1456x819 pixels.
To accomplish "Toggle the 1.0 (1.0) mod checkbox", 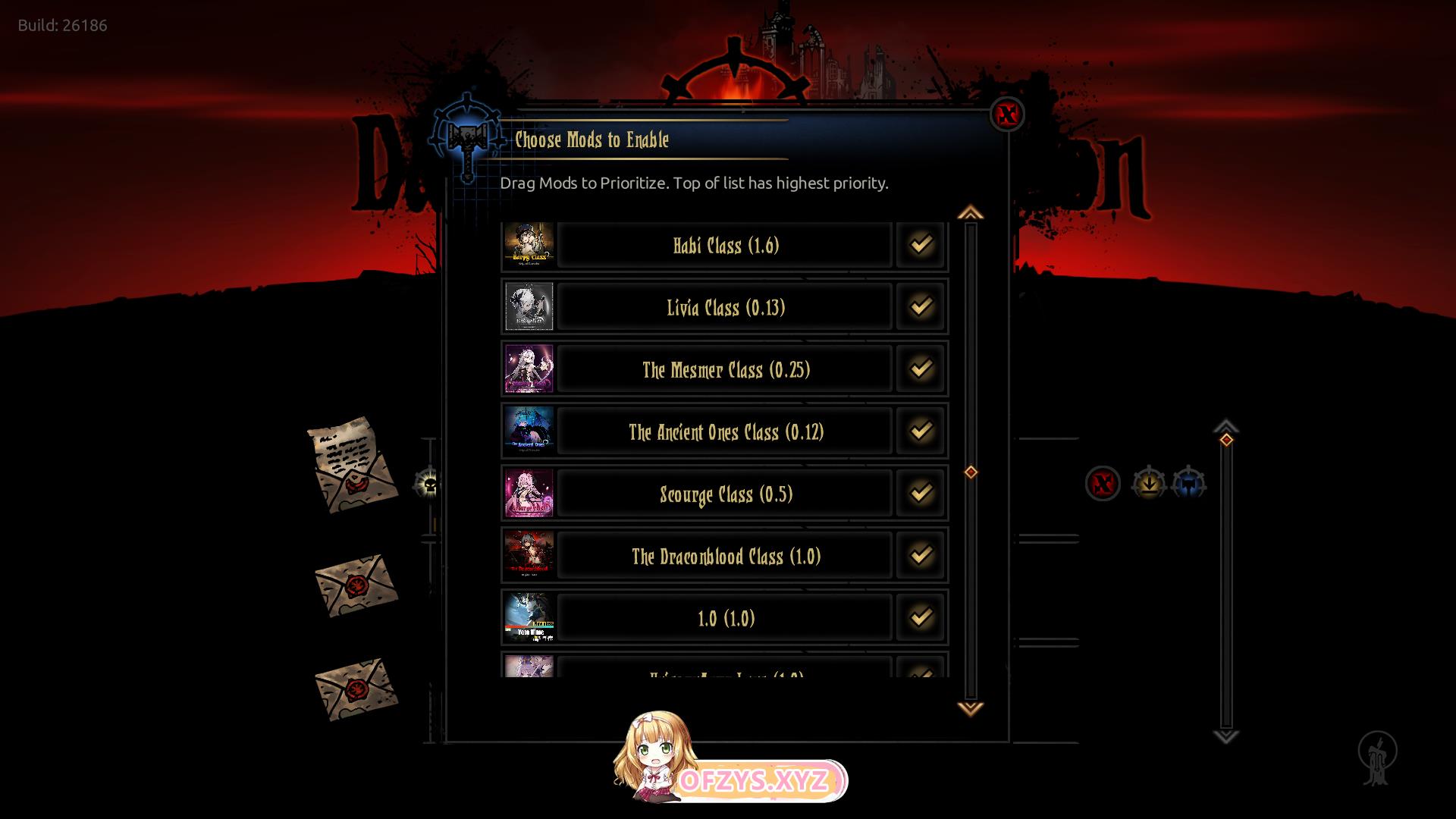I will [x=921, y=617].
